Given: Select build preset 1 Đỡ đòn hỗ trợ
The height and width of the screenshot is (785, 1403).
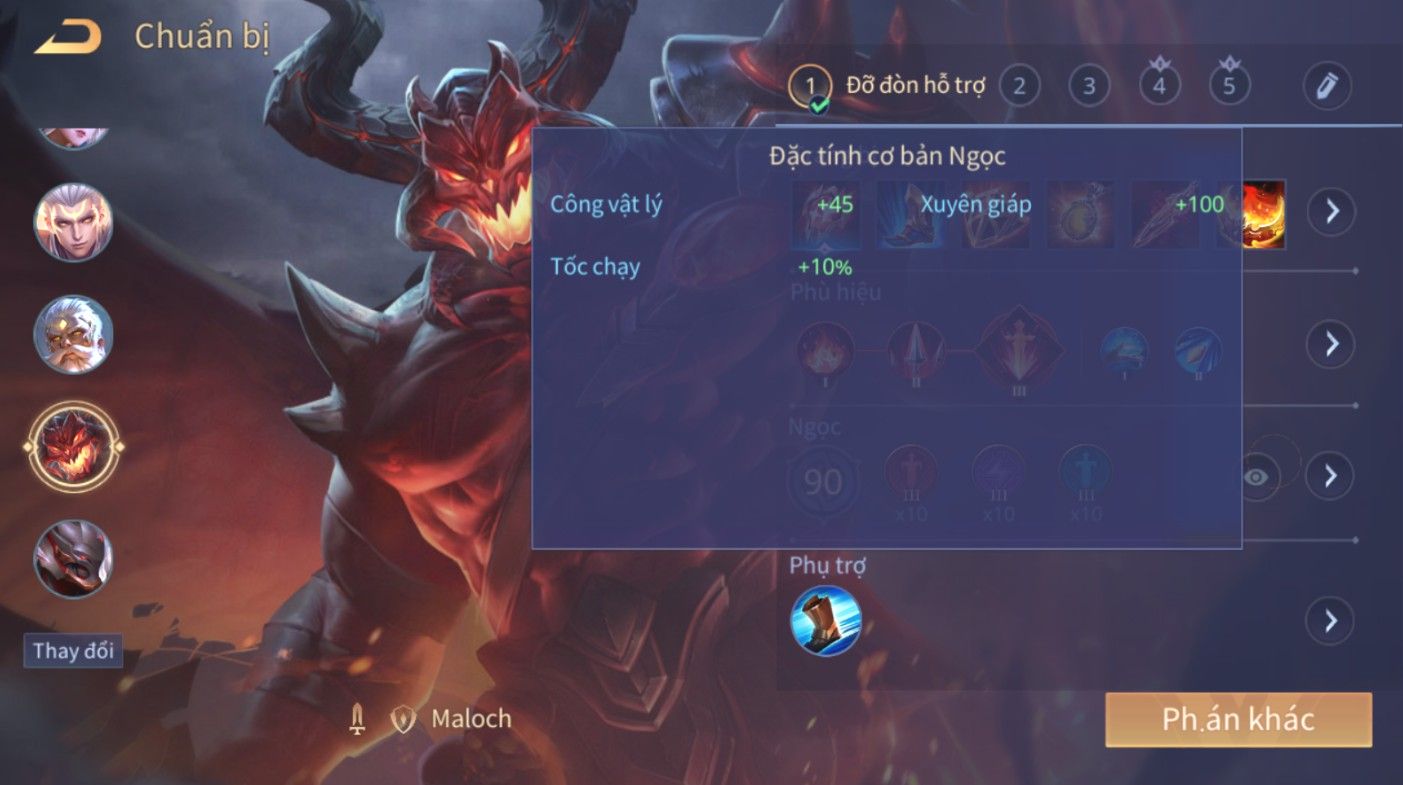Looking at the screenshot, I should pyautogui.click(x=810, y=86).
